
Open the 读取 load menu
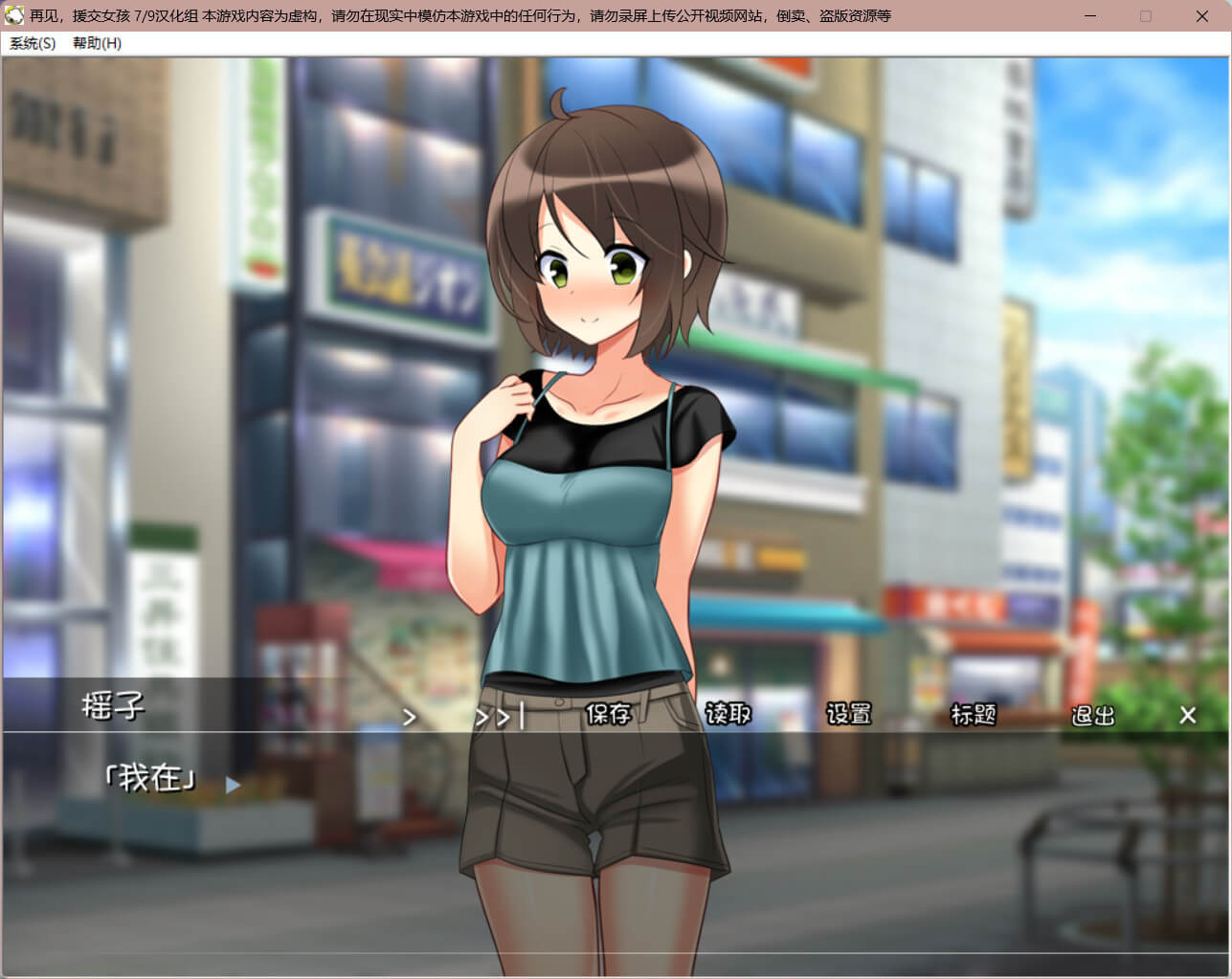(728, 714)
